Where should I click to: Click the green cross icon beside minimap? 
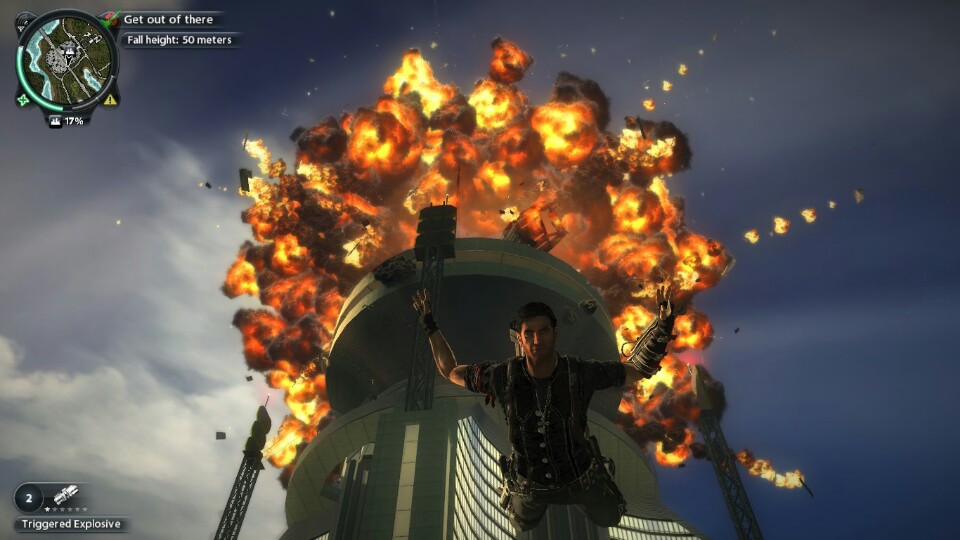22,99
